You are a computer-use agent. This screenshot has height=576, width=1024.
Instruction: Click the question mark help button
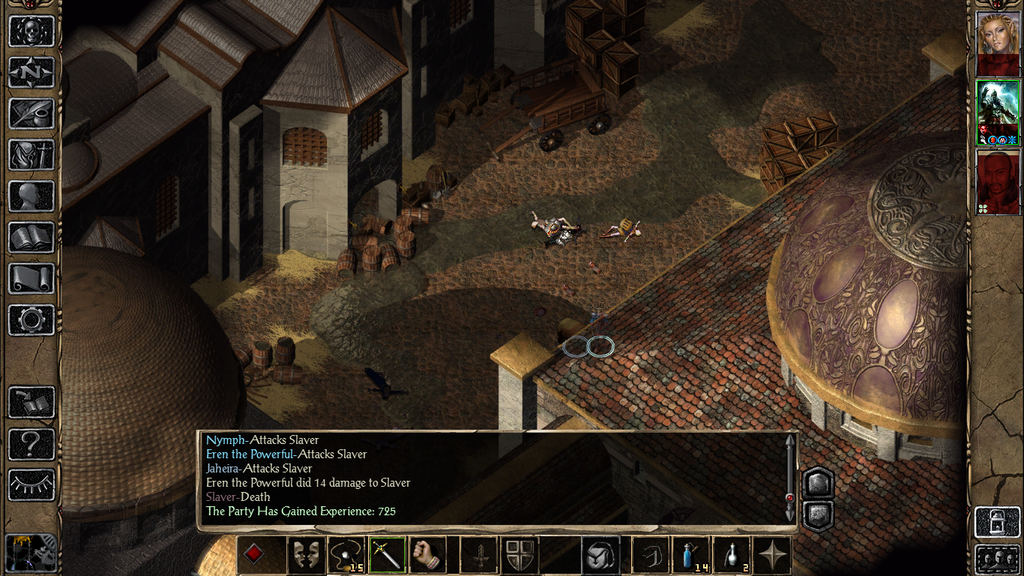[x=31, y=443]
